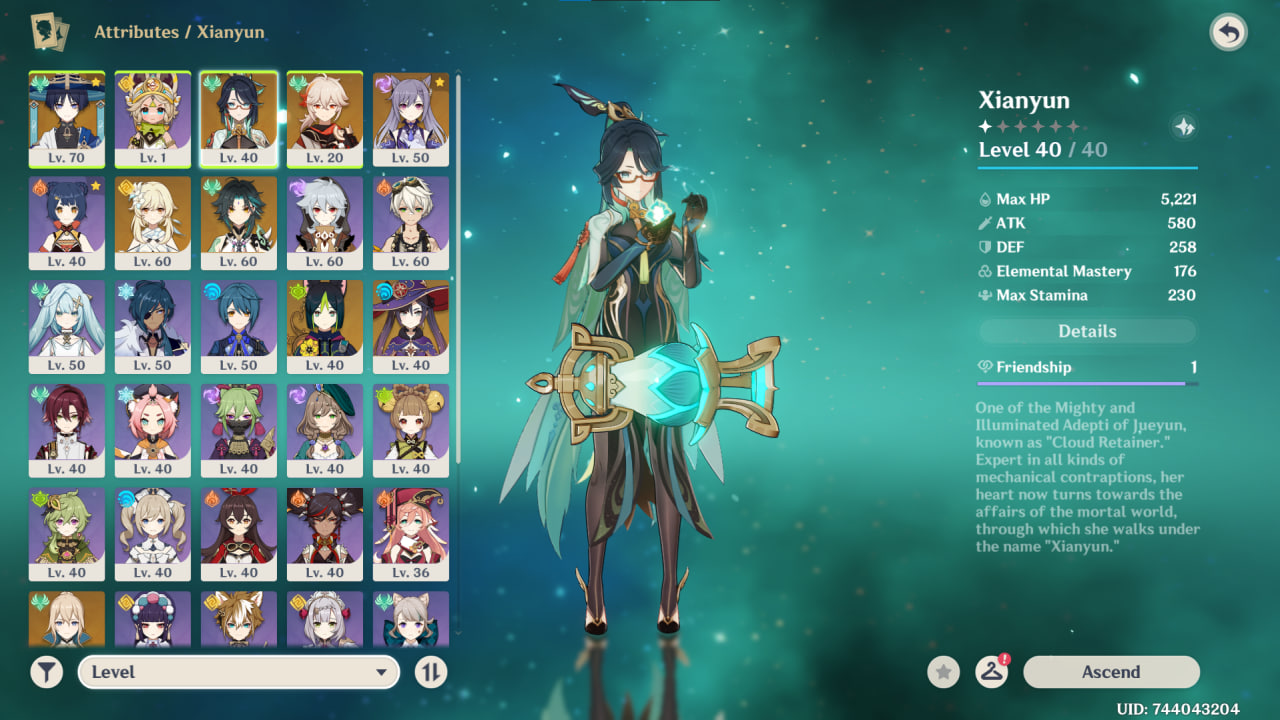Choose Mona with the witch hat
This screenshot has width=1280, height=720.
tap(411, 326)
